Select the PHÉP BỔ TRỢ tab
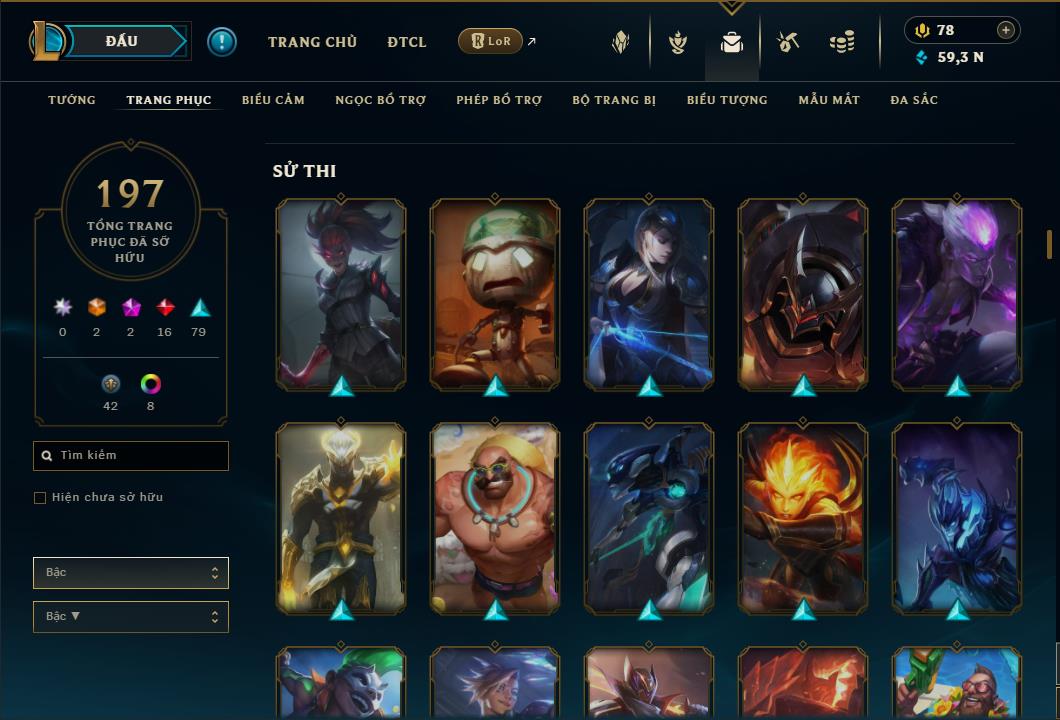This screenshot has width=1060, height=720. pyautogui.click(x=499, y=100)
